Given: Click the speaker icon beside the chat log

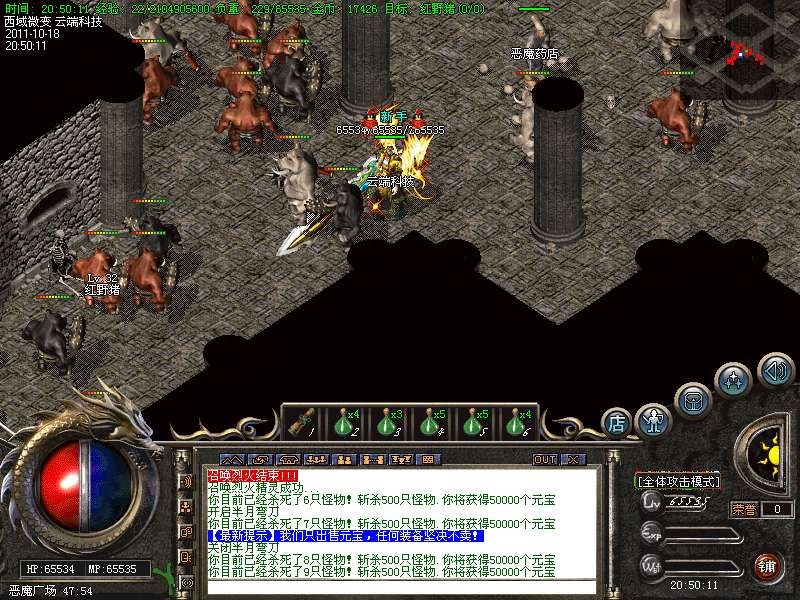Looking at the screenshot, I should click(186, 481).
